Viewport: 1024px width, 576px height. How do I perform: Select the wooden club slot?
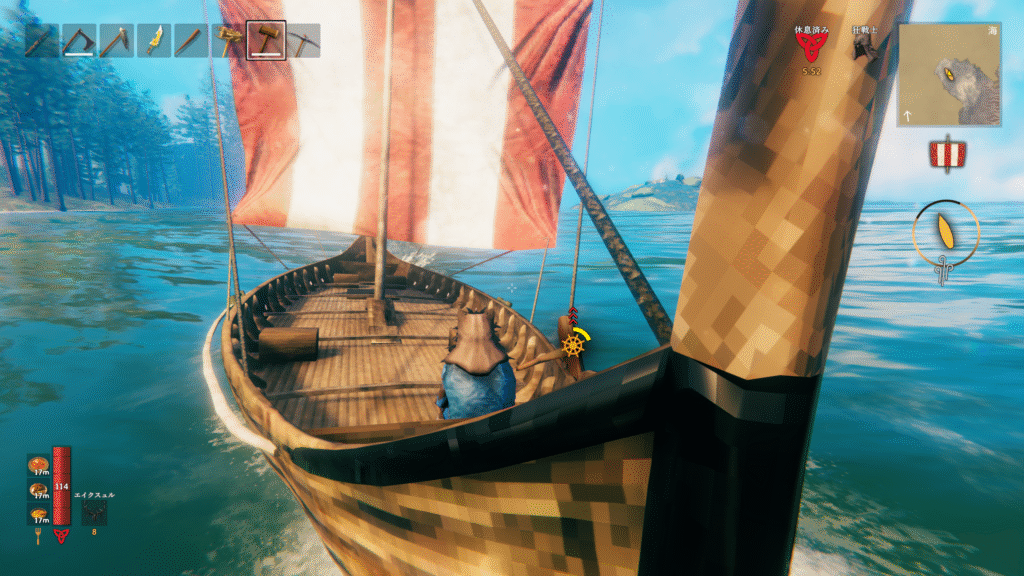point(192,41)
